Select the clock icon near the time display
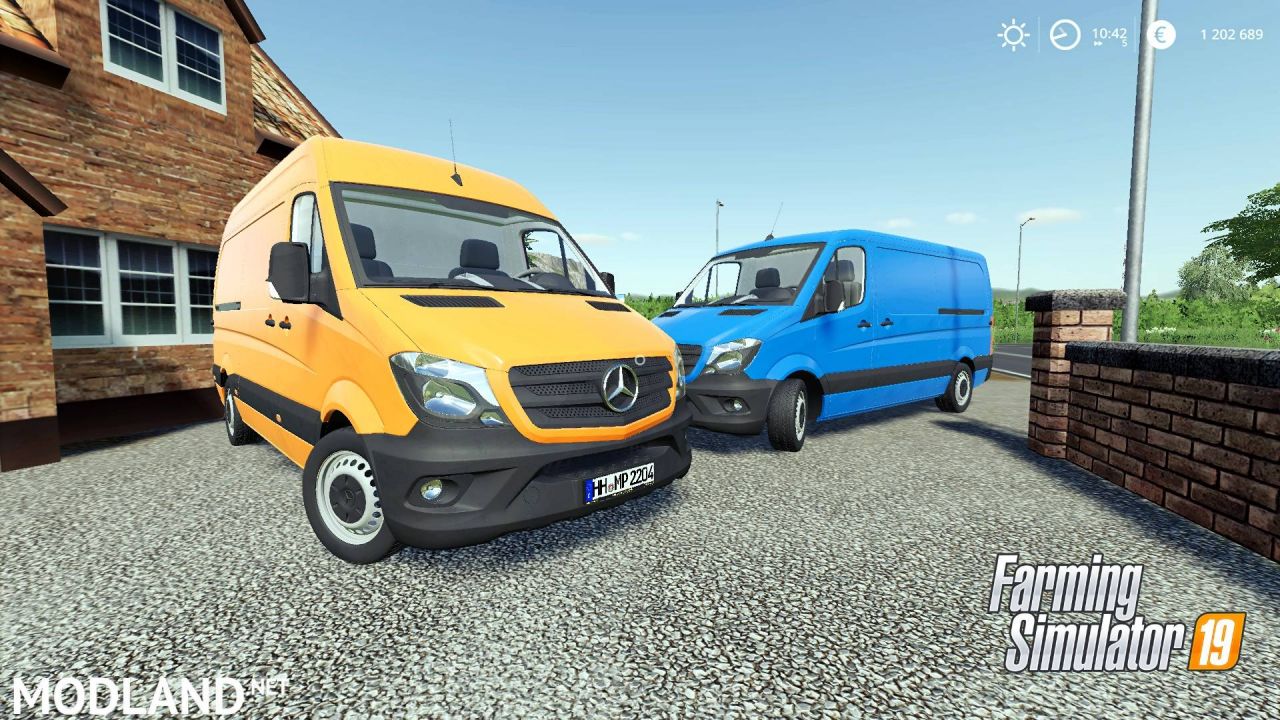Screen dimensions: 1280x720 pyautogui.click(x=1065, y=33)
